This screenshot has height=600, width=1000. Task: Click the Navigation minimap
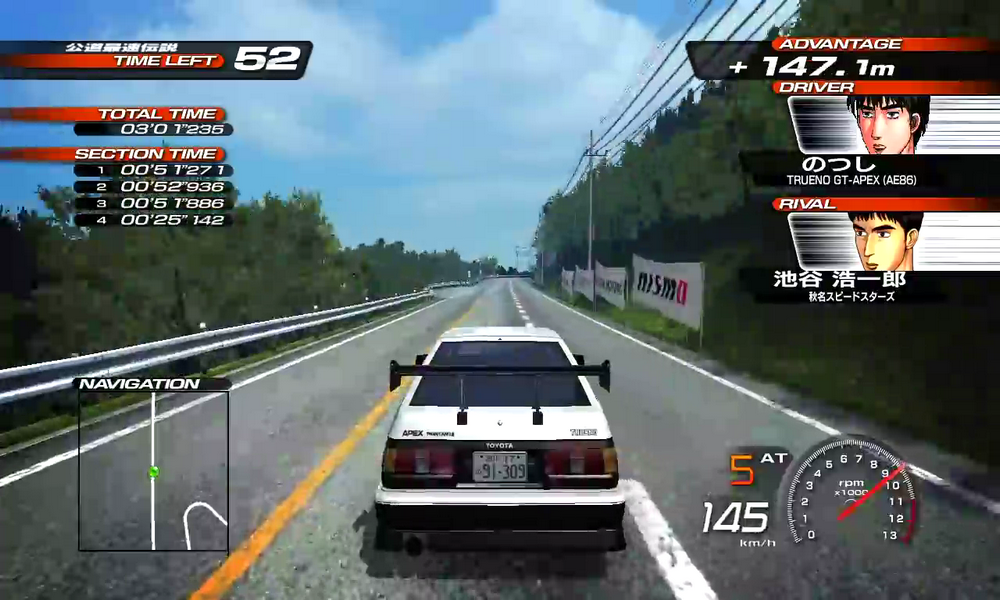[x=153, y=470]
